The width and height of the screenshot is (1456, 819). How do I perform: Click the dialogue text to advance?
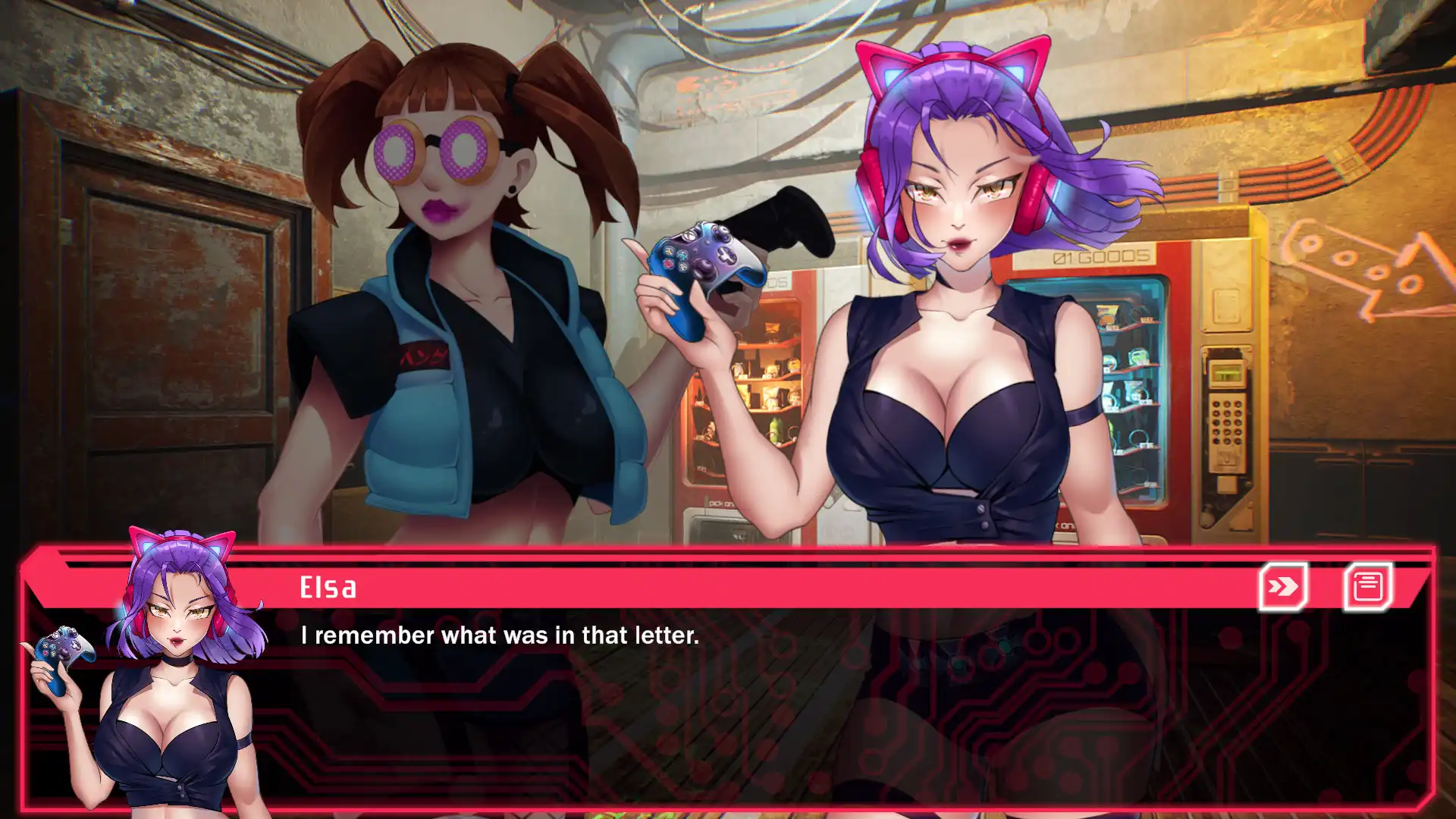pos(500,636)
